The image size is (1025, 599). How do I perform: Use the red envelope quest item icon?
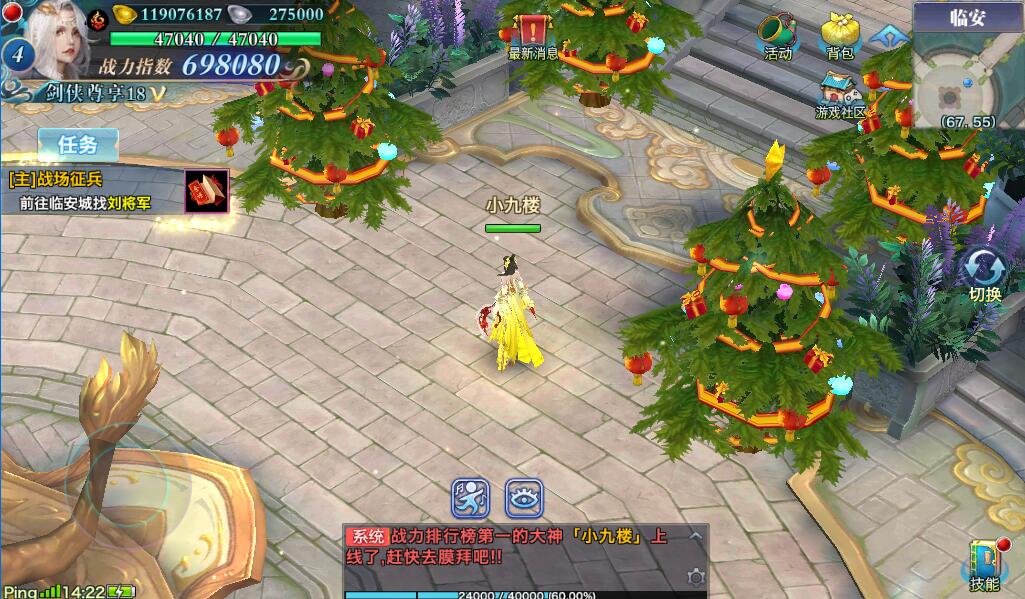206,190
